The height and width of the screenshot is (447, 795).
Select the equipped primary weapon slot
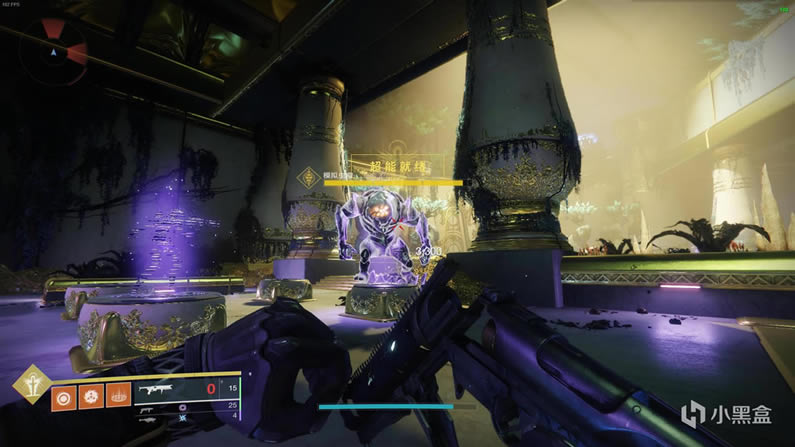point(162,390)
